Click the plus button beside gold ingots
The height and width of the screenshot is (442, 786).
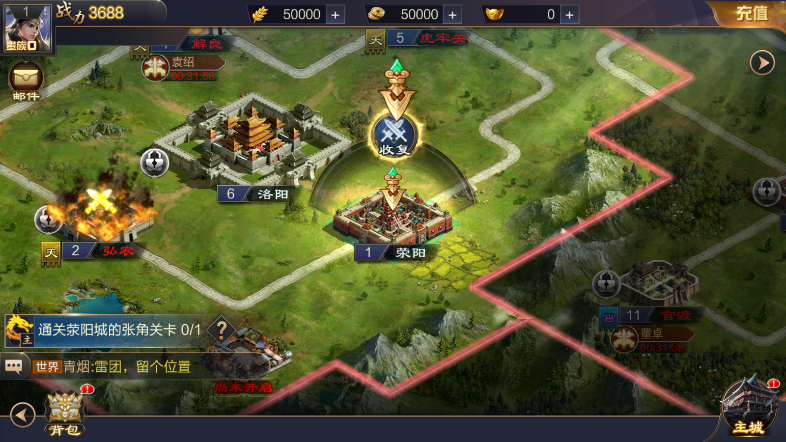click(x=569, y=14)
